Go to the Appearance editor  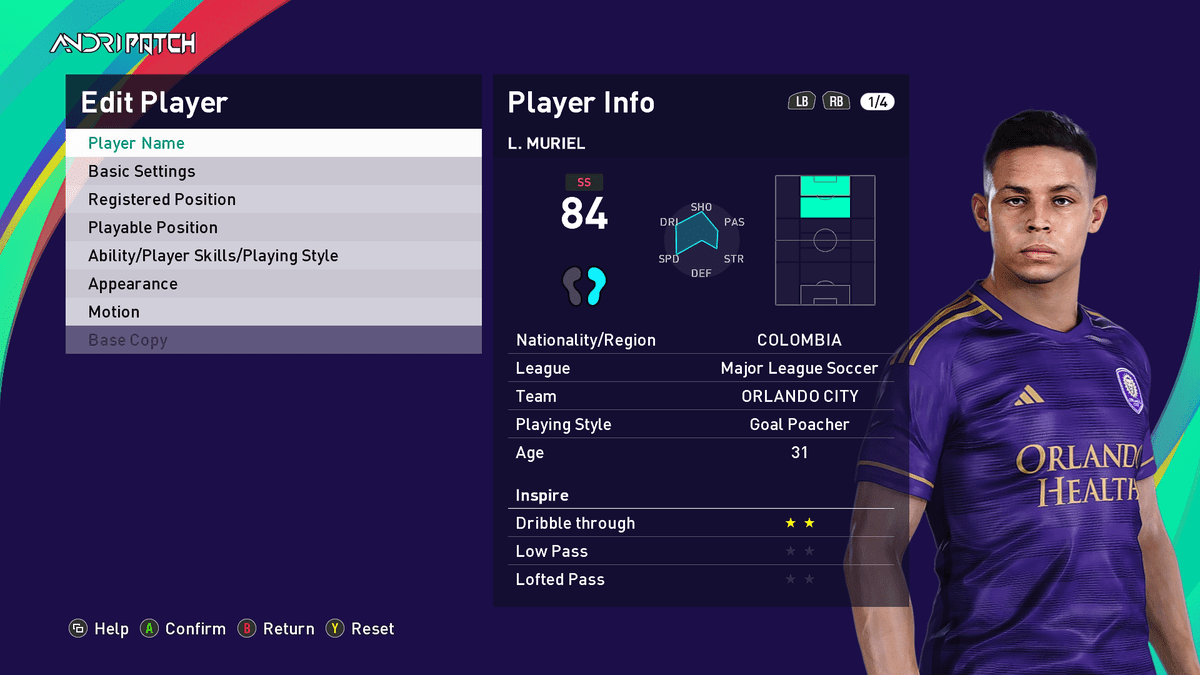tap(273, 283)
